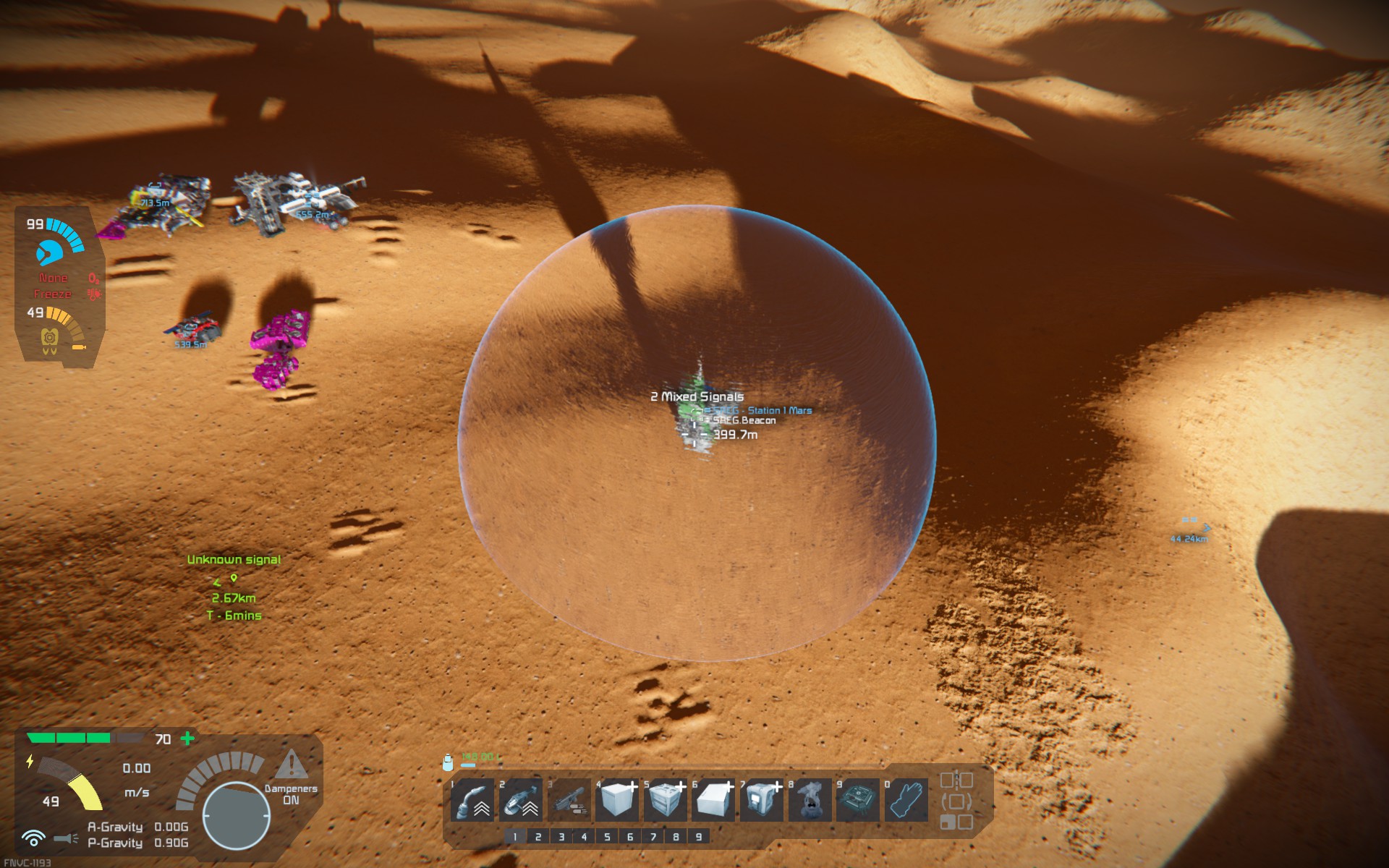Click the block rotation icon beside the hotbar
1389x868 pixels.
[x=956, y=801]
